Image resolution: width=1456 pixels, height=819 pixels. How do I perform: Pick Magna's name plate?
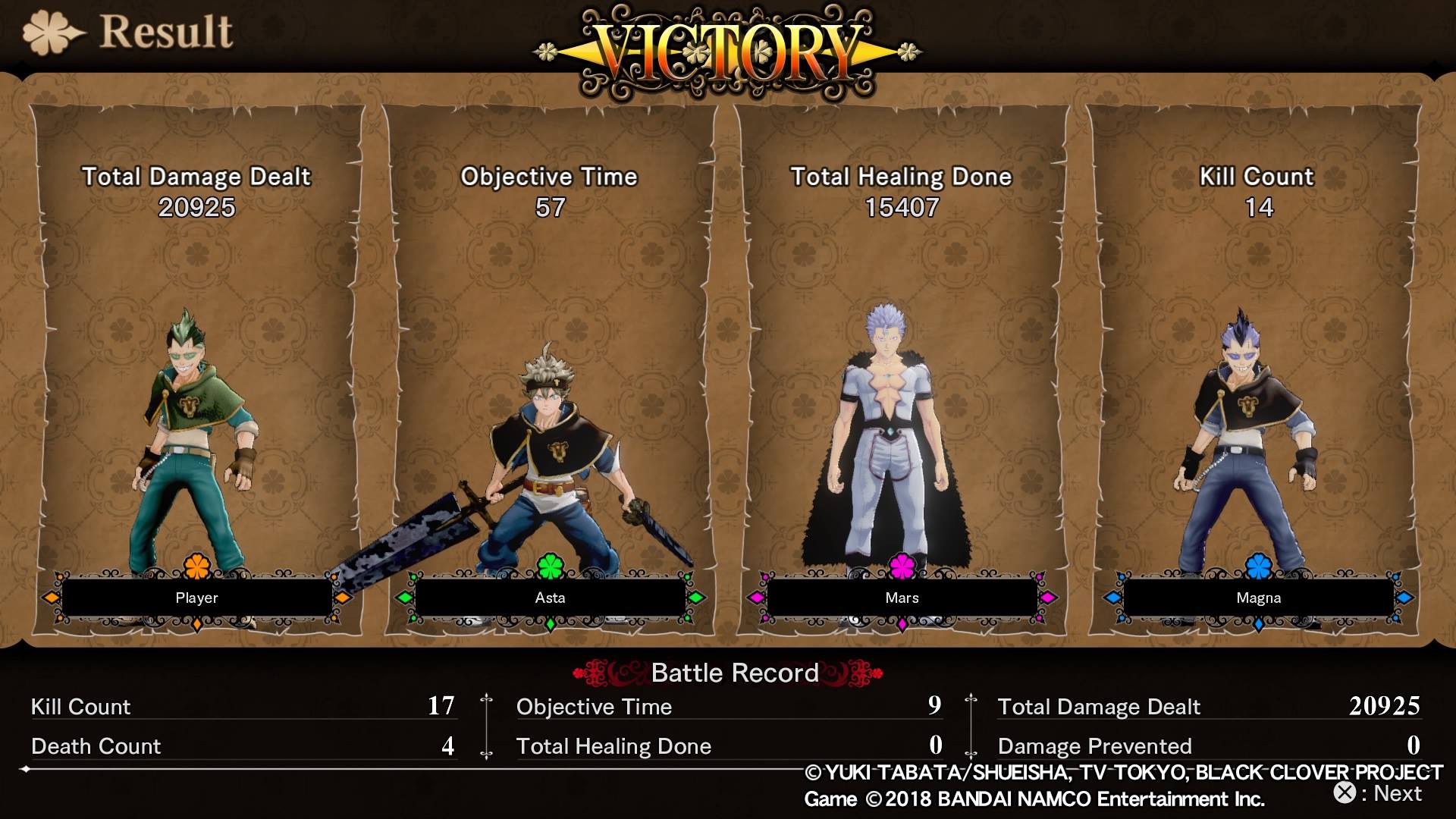point(1258,598)
